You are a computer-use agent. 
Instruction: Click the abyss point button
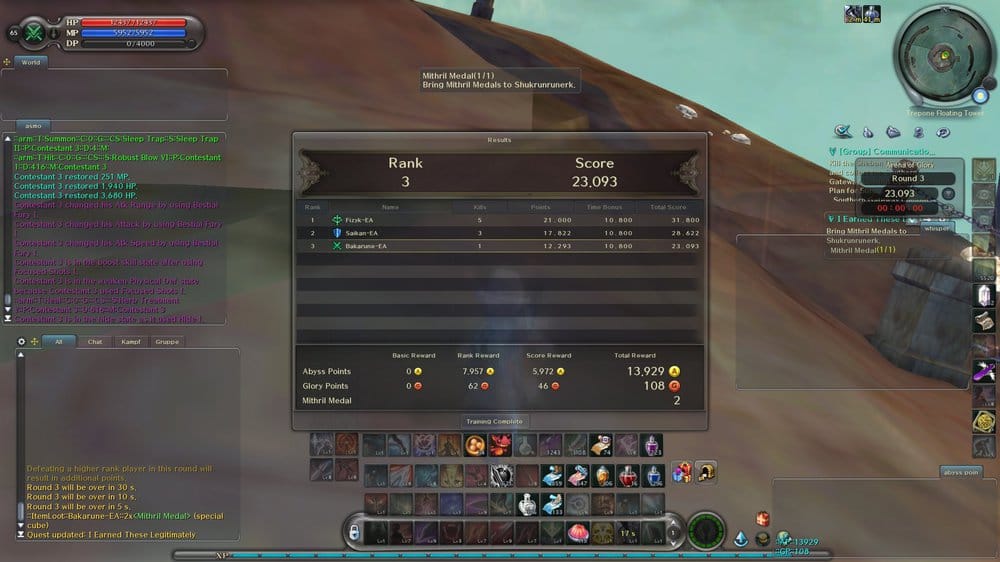click(x=962, y=472)
